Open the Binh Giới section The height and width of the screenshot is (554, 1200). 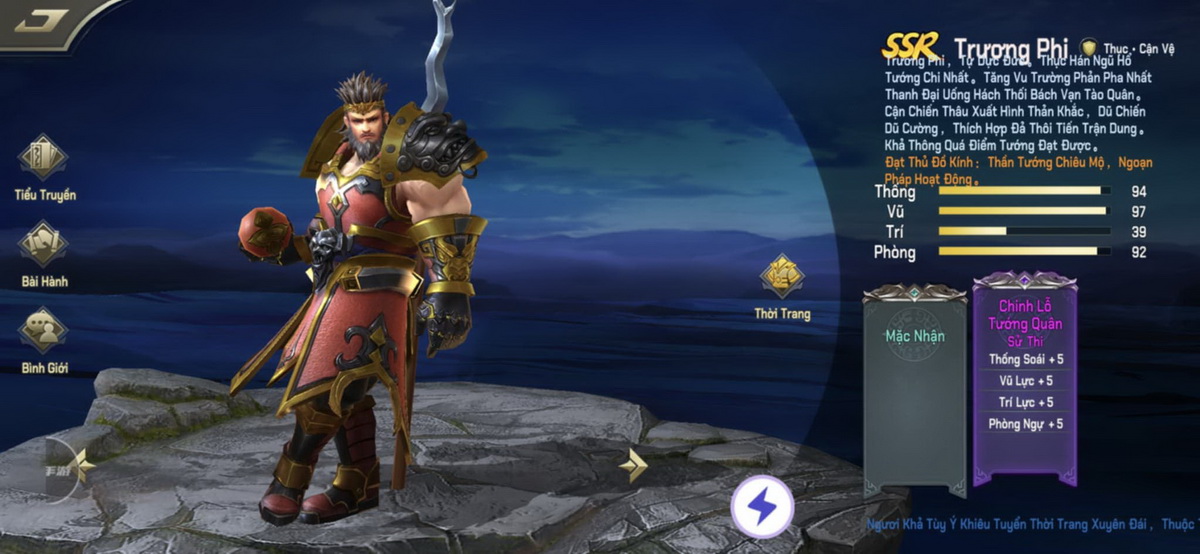[44, 332]
